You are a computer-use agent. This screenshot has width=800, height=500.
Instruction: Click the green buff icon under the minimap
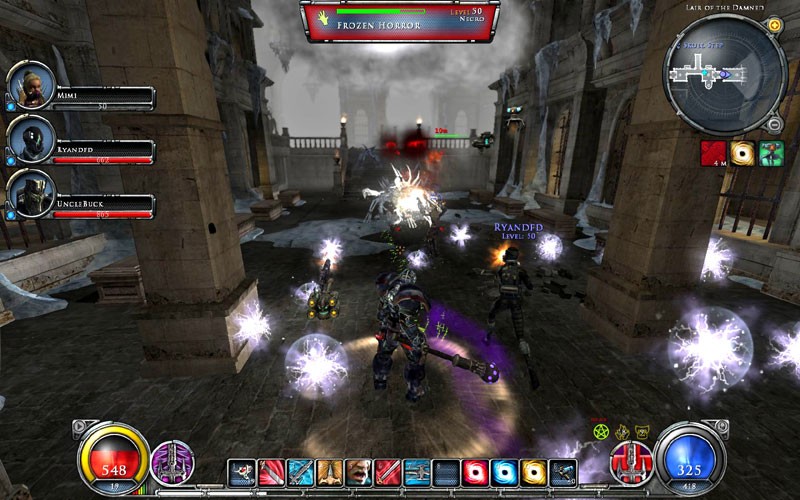(x=771, y=153)
